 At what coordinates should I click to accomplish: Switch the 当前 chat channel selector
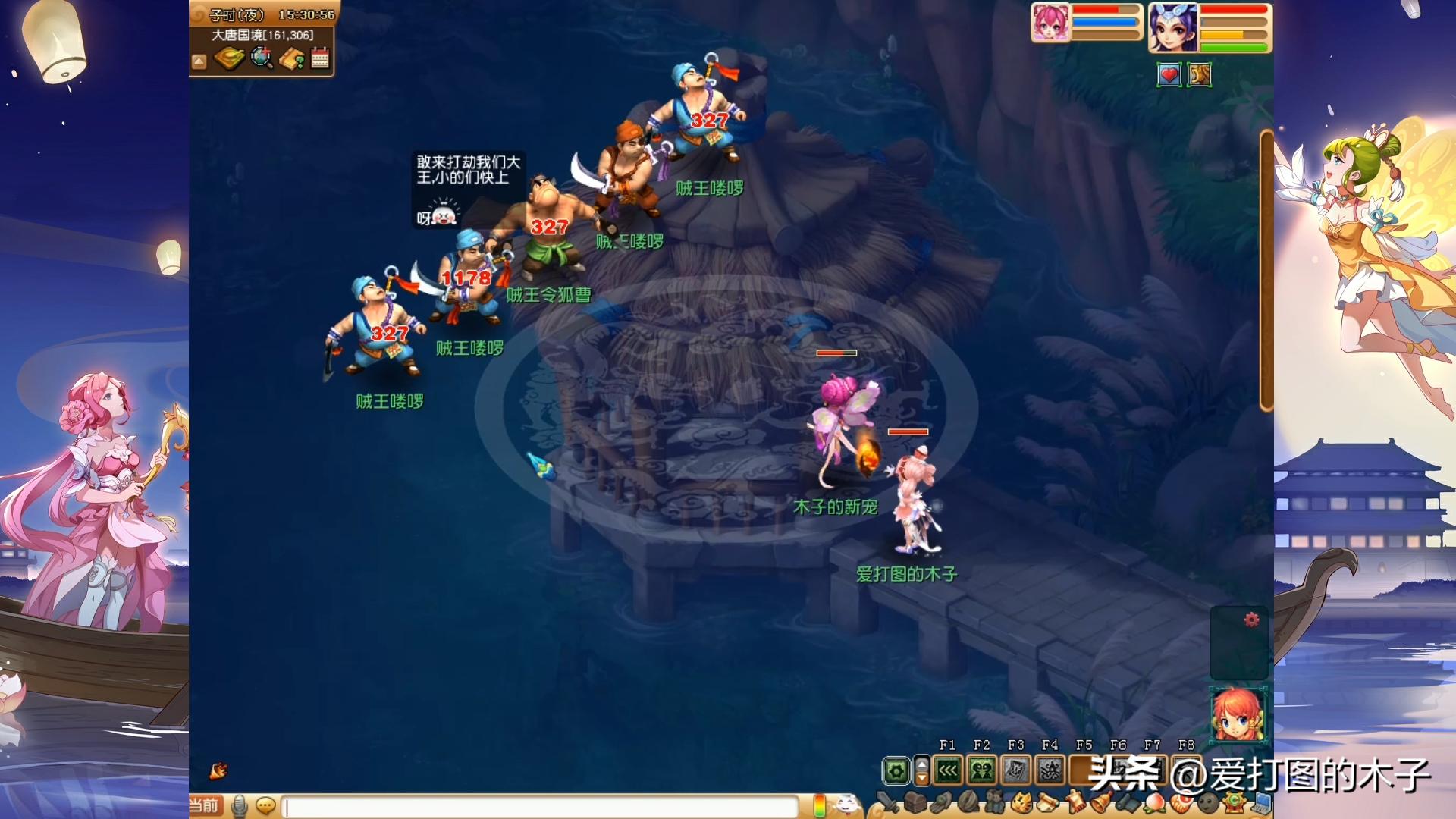coord(204,805)
